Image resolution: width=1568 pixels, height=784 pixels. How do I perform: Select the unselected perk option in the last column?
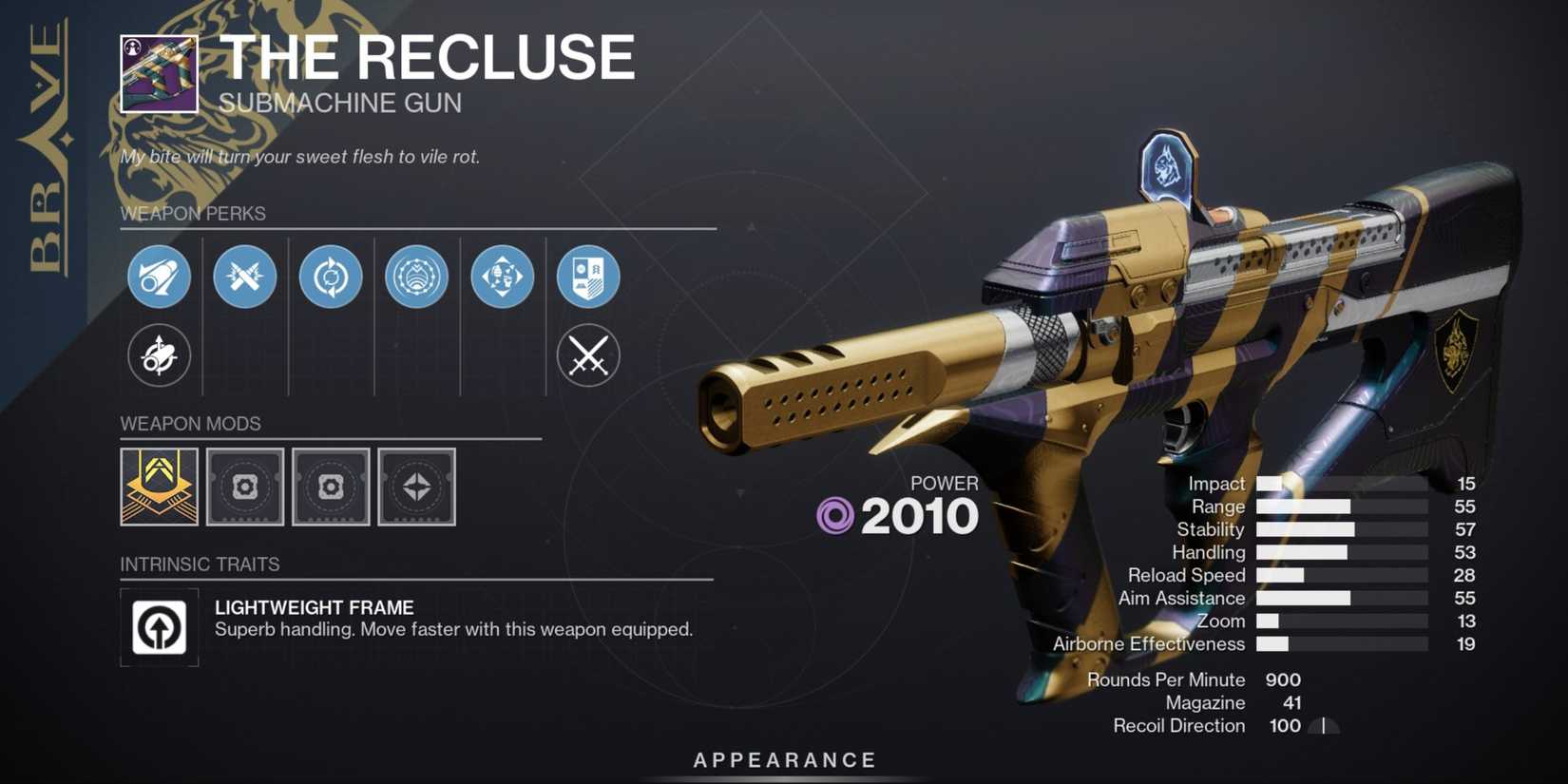tap(588, 355)
